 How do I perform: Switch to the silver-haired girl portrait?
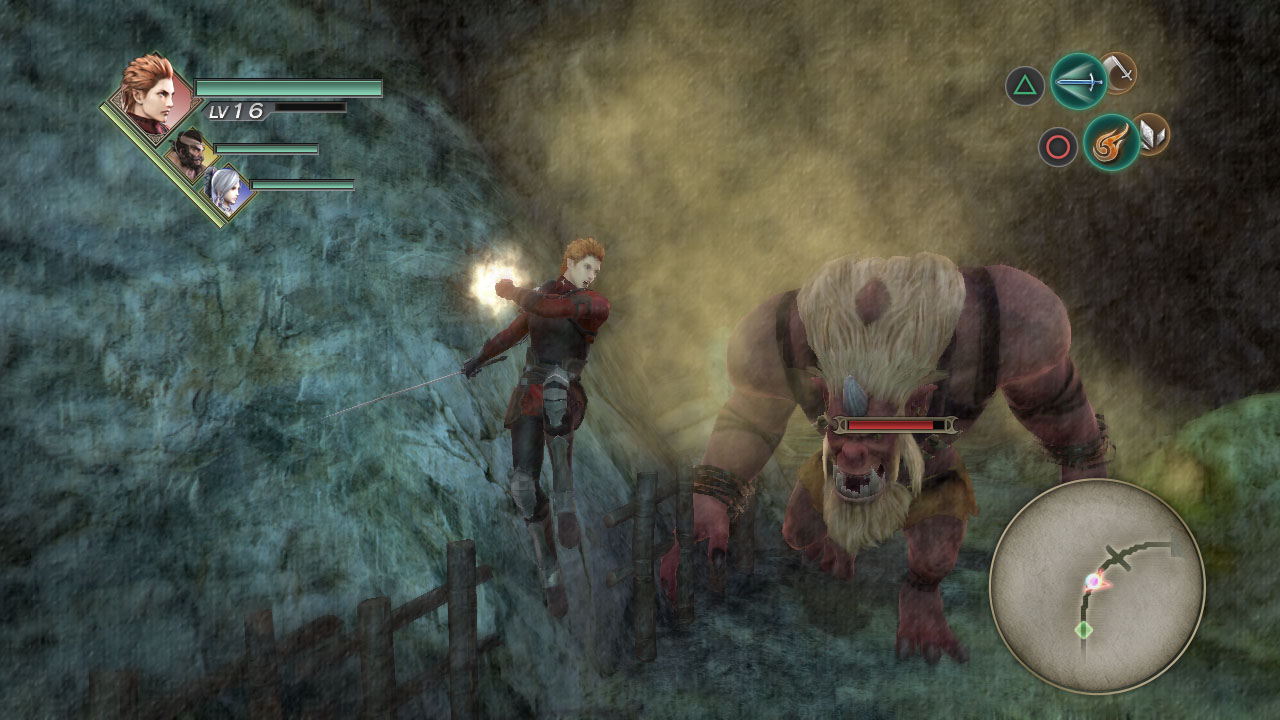224,188
